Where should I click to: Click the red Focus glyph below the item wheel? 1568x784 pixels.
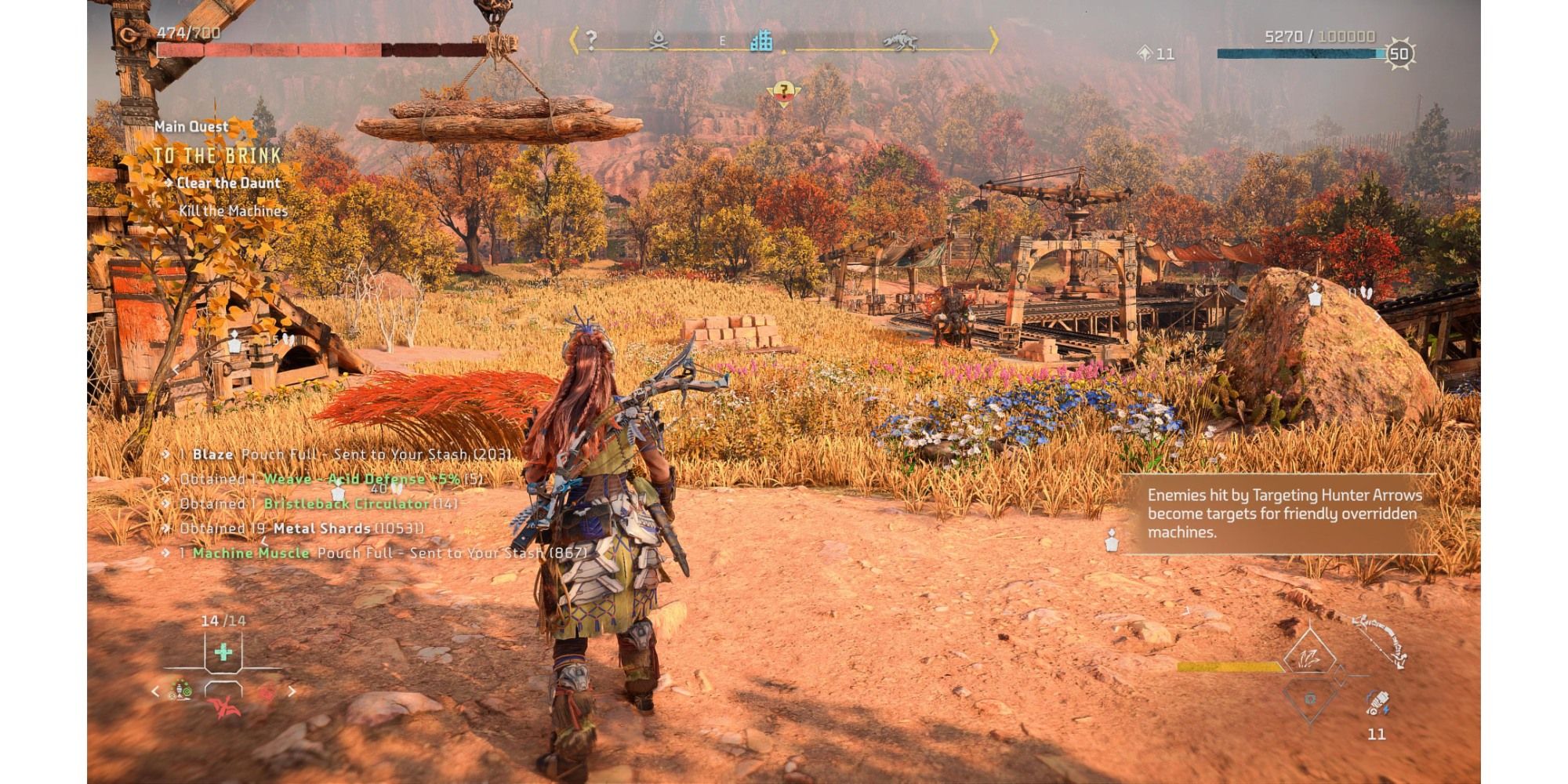coord(226,709)
